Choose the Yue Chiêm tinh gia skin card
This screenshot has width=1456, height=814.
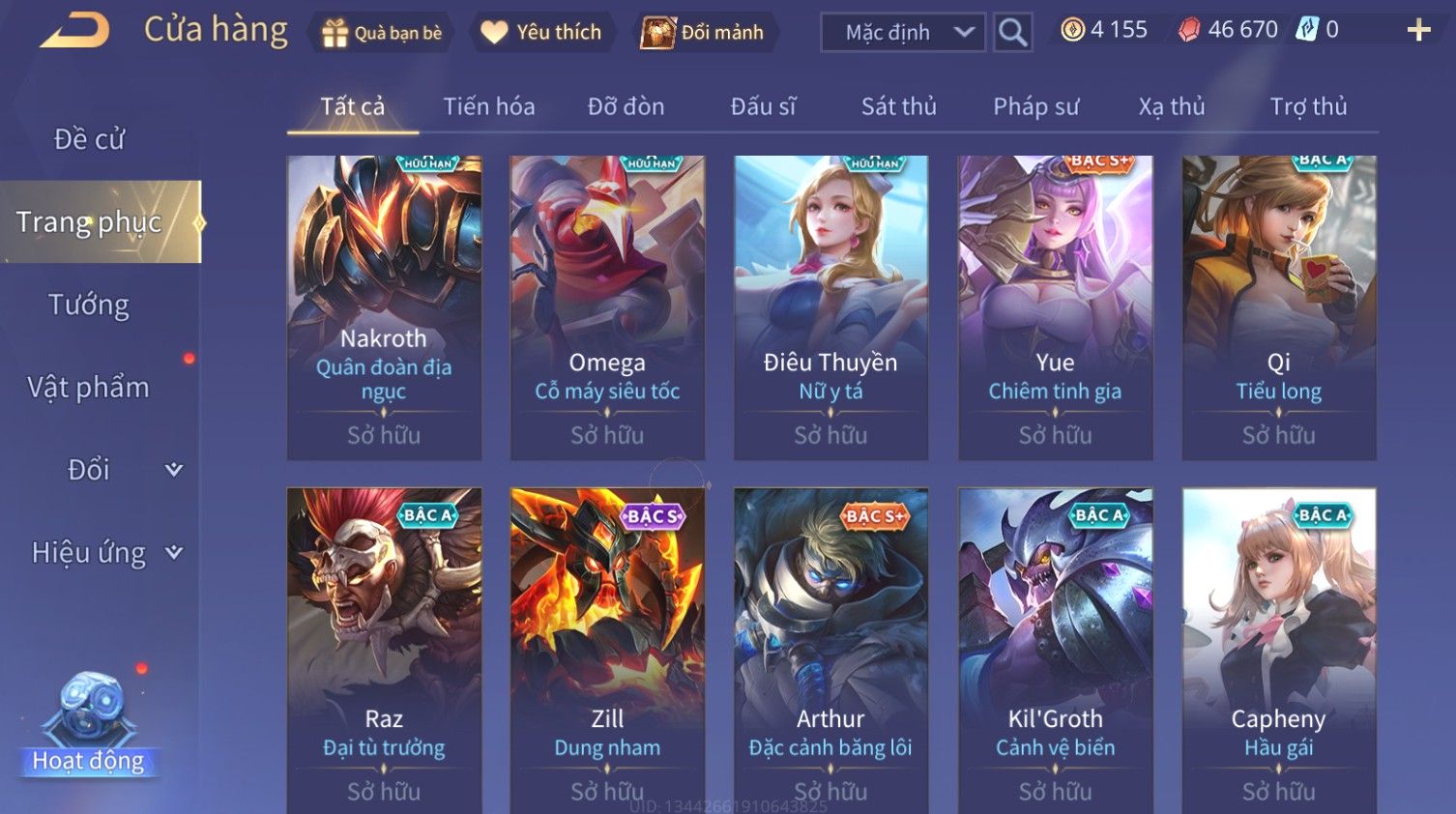pos(1055,307)
